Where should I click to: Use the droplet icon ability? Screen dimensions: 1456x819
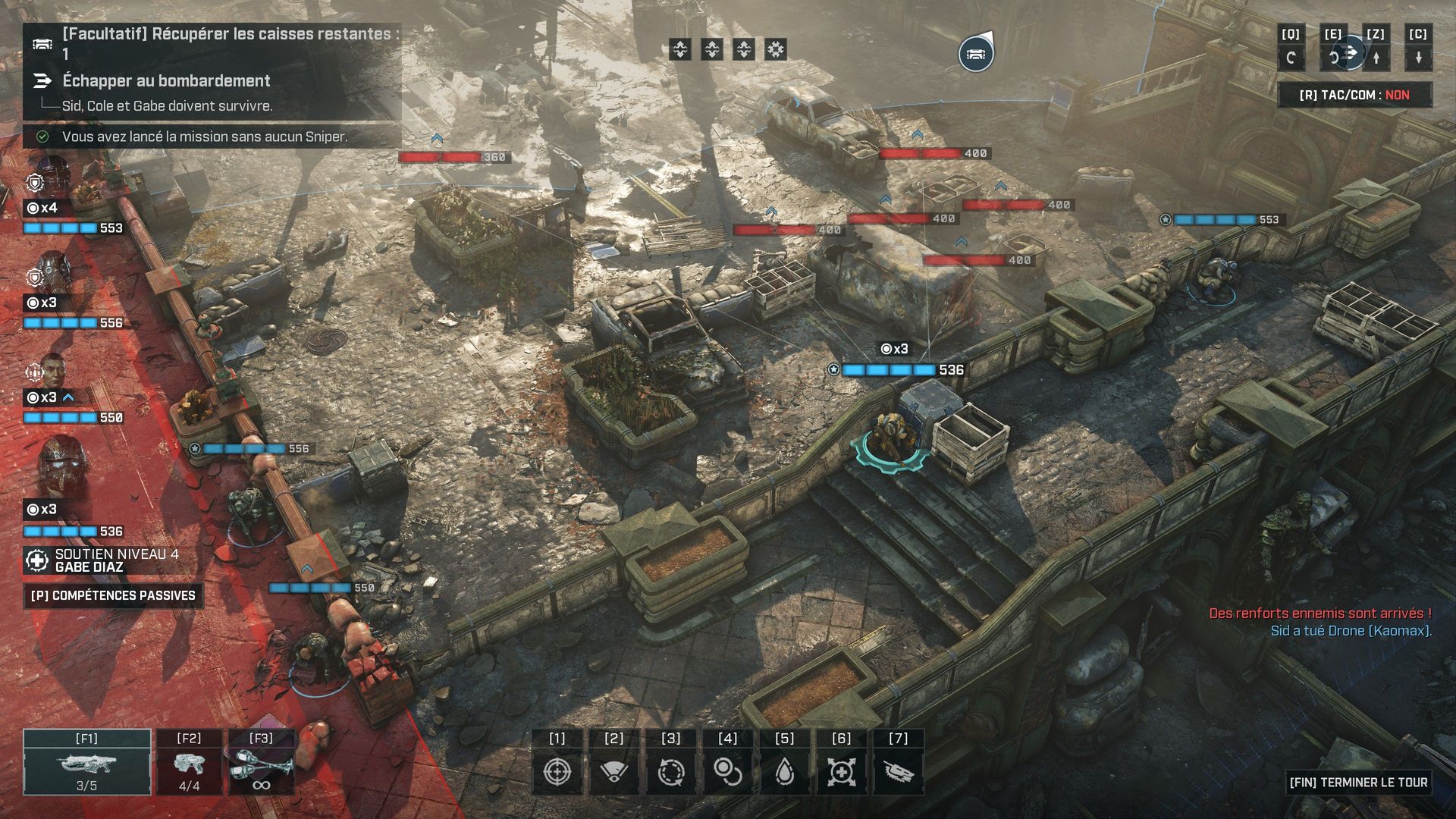coord(785,772)
